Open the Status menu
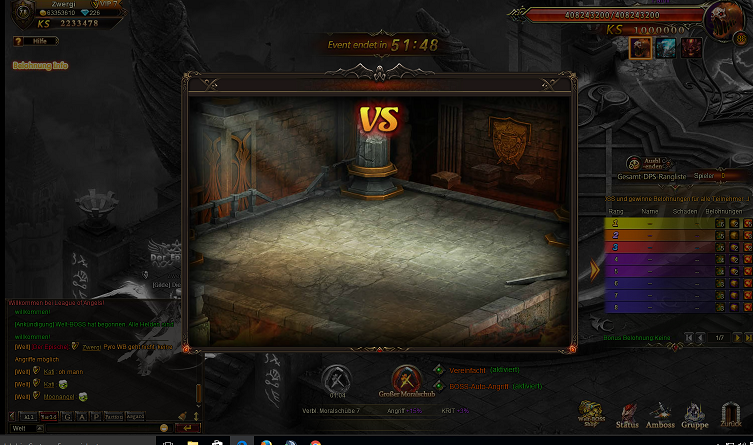The image size is (753, 445). tap(628, 413)
